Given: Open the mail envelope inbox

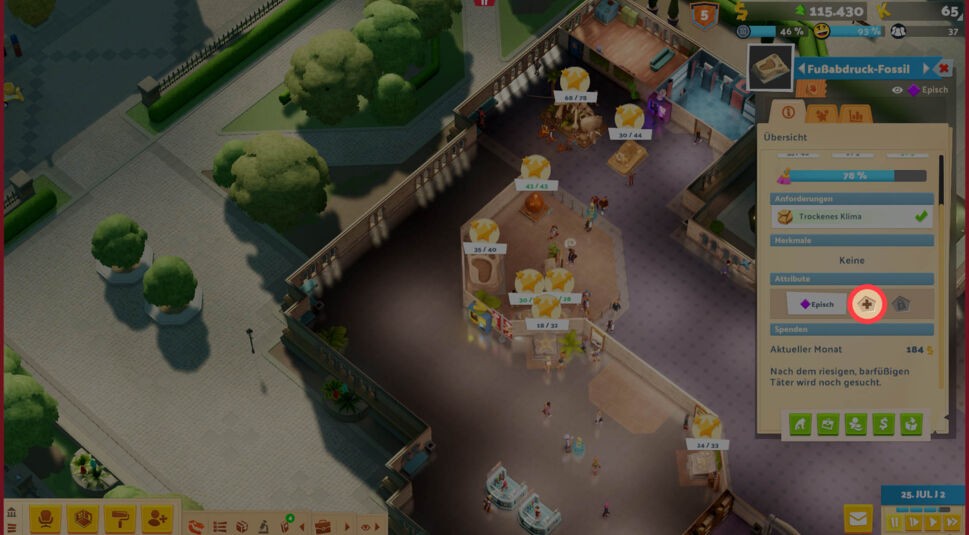Looking at the screenshot, I should pyautogui.click(x=858, y=518).
